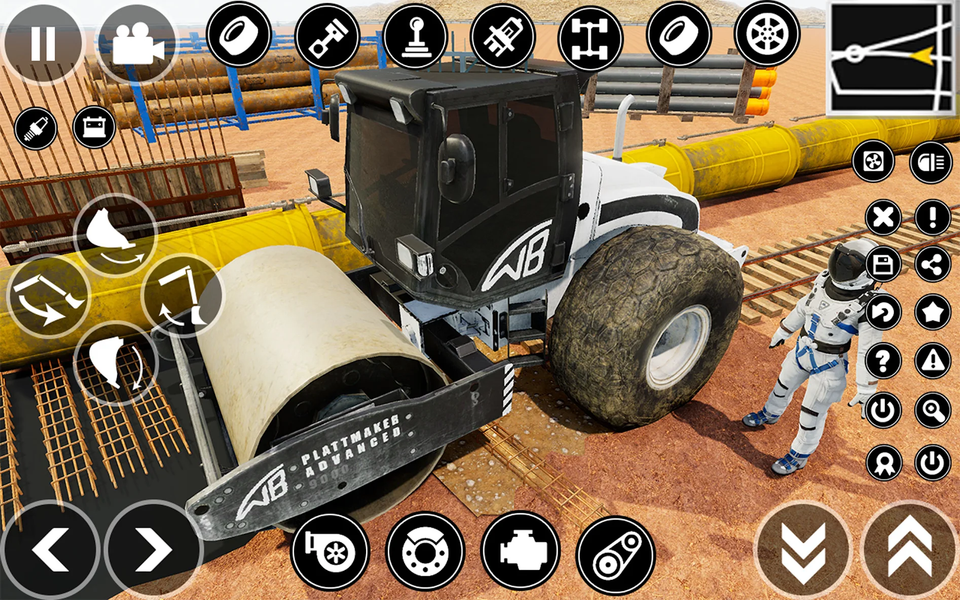Save using the floppy disk icon
The image size is (960, 600).
coord(883,264)
